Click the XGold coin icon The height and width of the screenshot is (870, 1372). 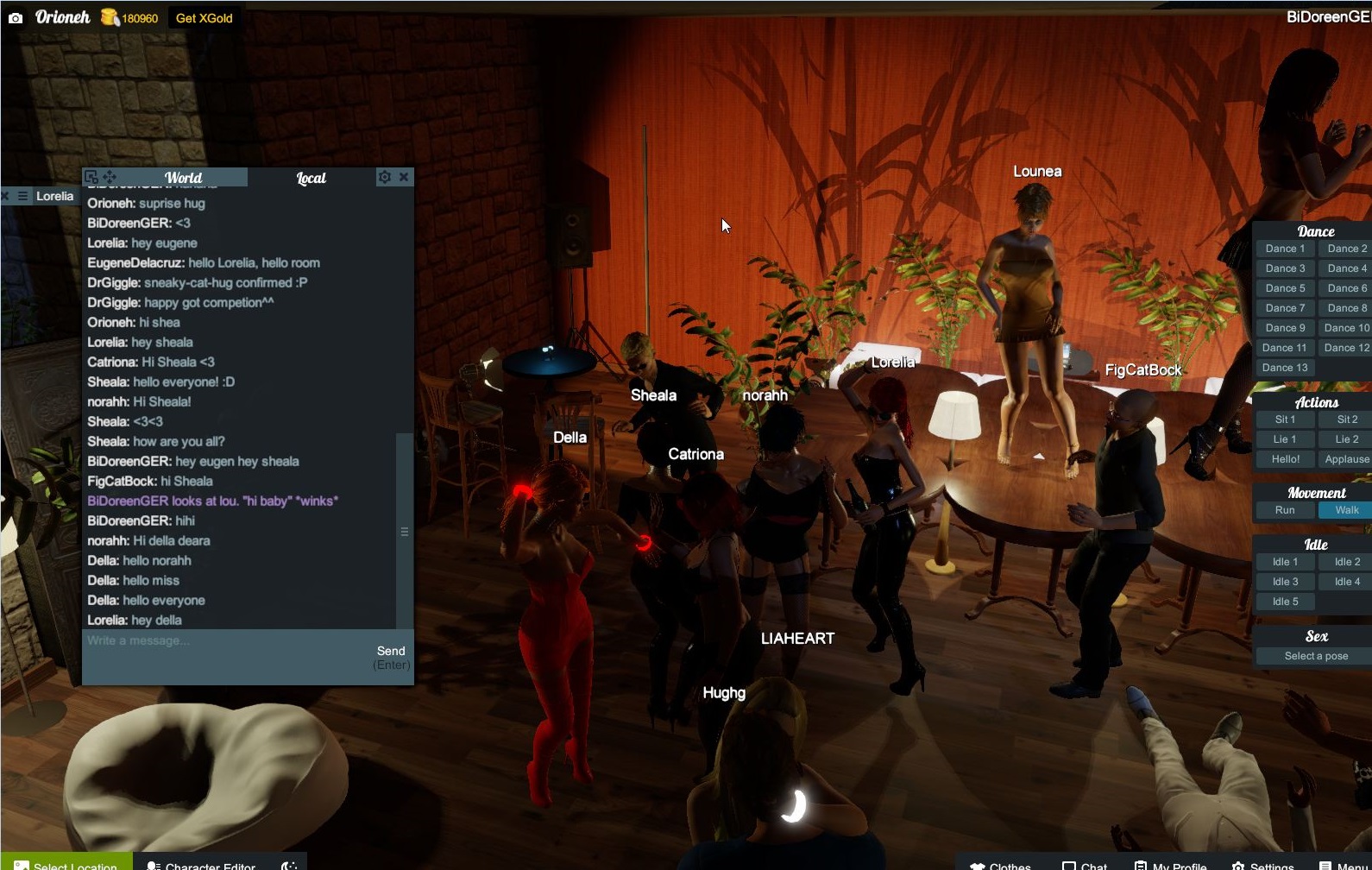click(x=107, y=16)
